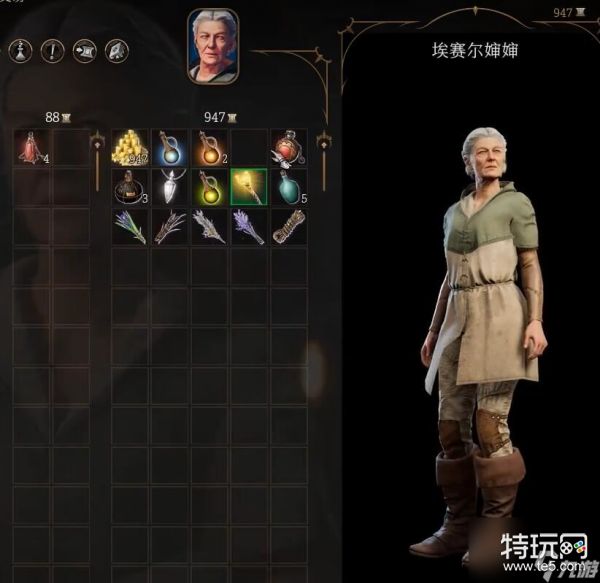This screenshot has width=600, height=583.
Task: Select the gold coin pile in trader inventory
Action: coord(129,147)
